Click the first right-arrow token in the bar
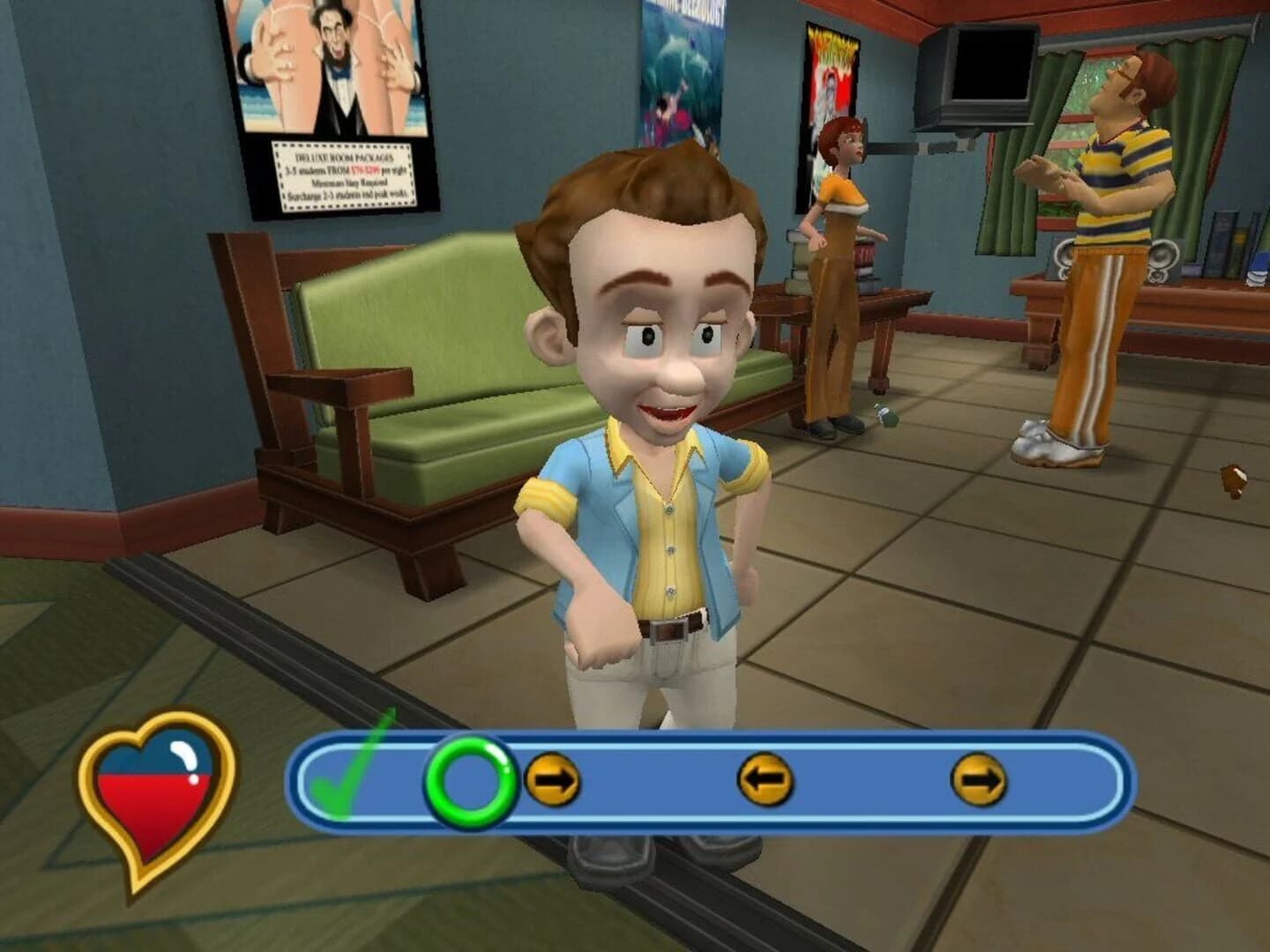This screenshot has height=952, width=1270. pyautogui.click(x=555, y=780)
